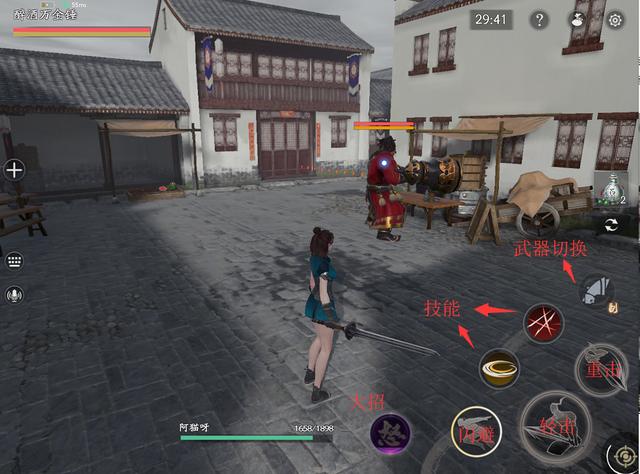Unleash the purple 怒 ultimate skill
640x474 pixels.
click(390, 433)
